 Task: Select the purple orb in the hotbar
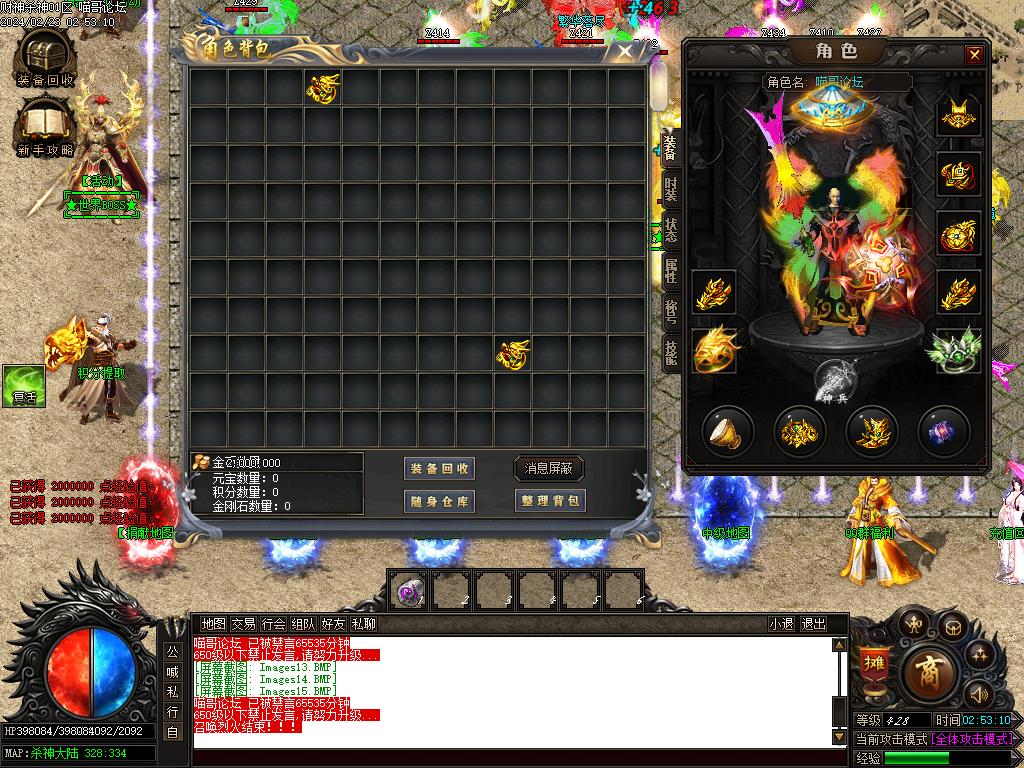tap(407, 591)
